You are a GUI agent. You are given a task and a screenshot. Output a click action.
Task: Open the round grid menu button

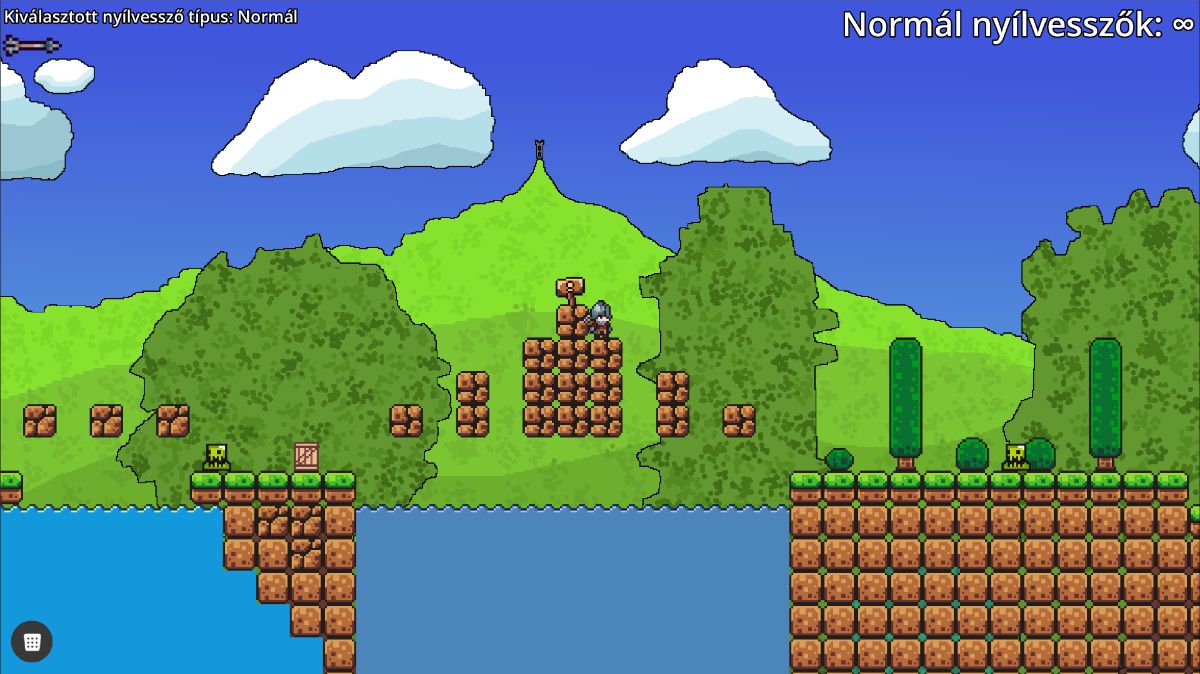coord(32,642)
